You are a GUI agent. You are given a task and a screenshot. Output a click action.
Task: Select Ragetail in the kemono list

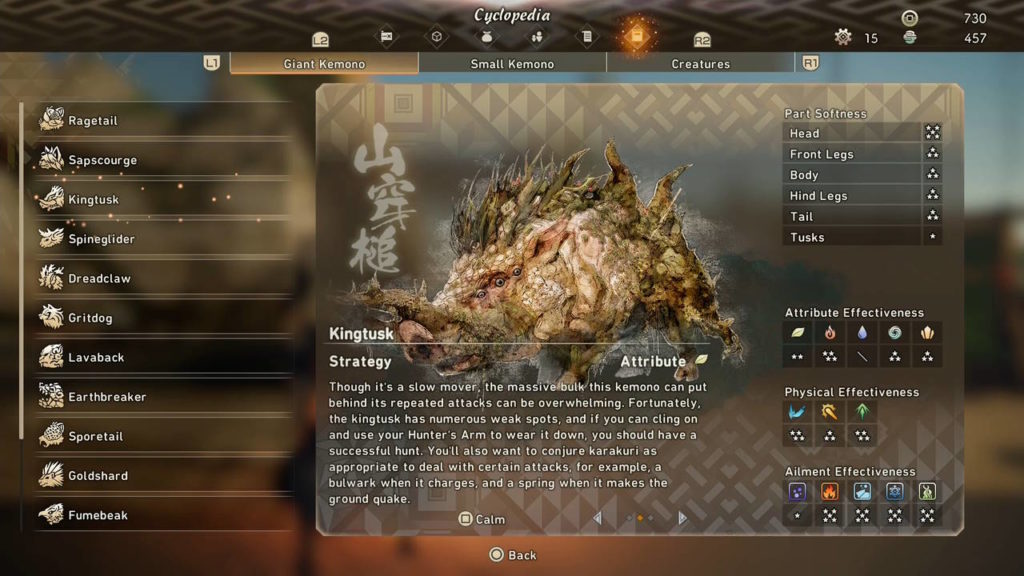point(93,121)
